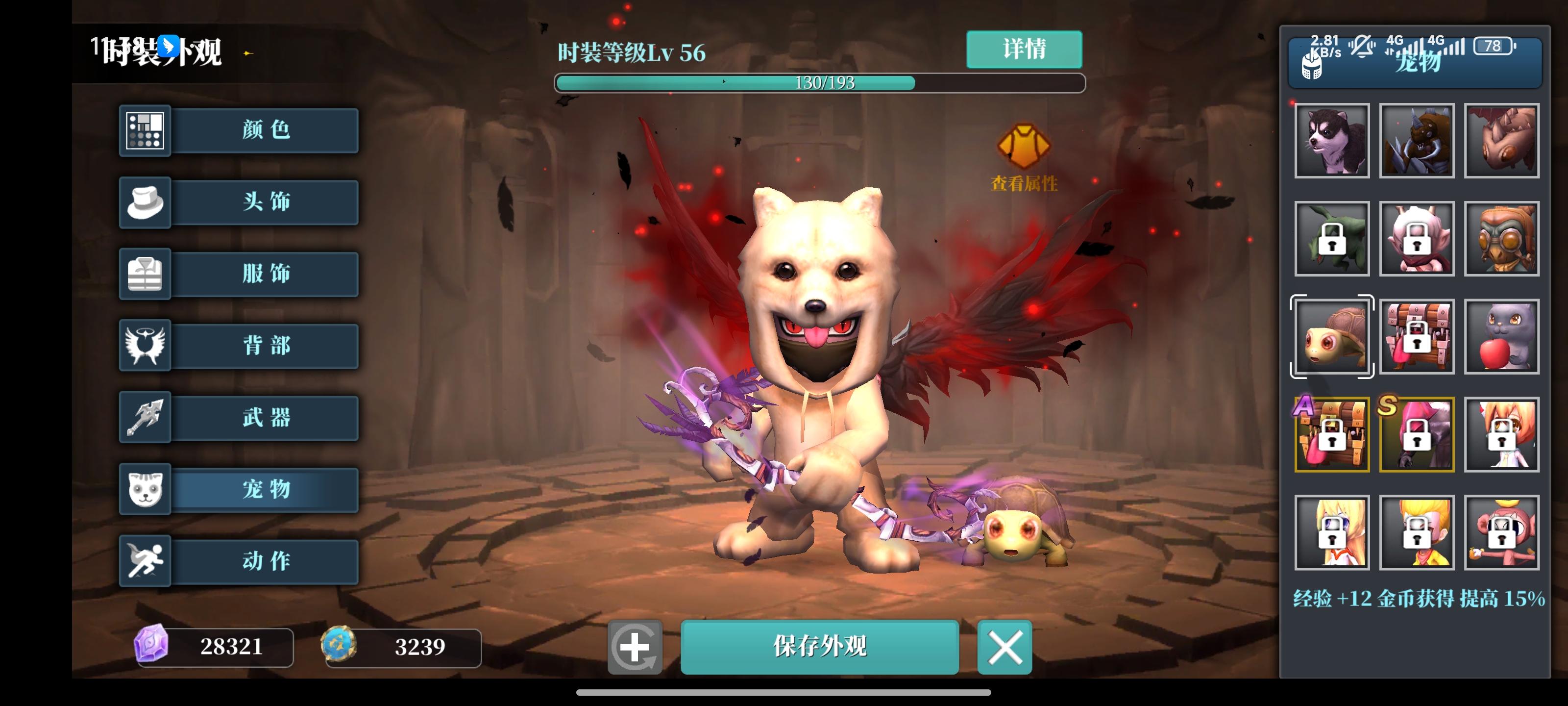Image resolution: width=1568 pixels, height=706 pixels.
Task: Open the 服饰 clothing vest icon
Action: (x=145, y=274)
